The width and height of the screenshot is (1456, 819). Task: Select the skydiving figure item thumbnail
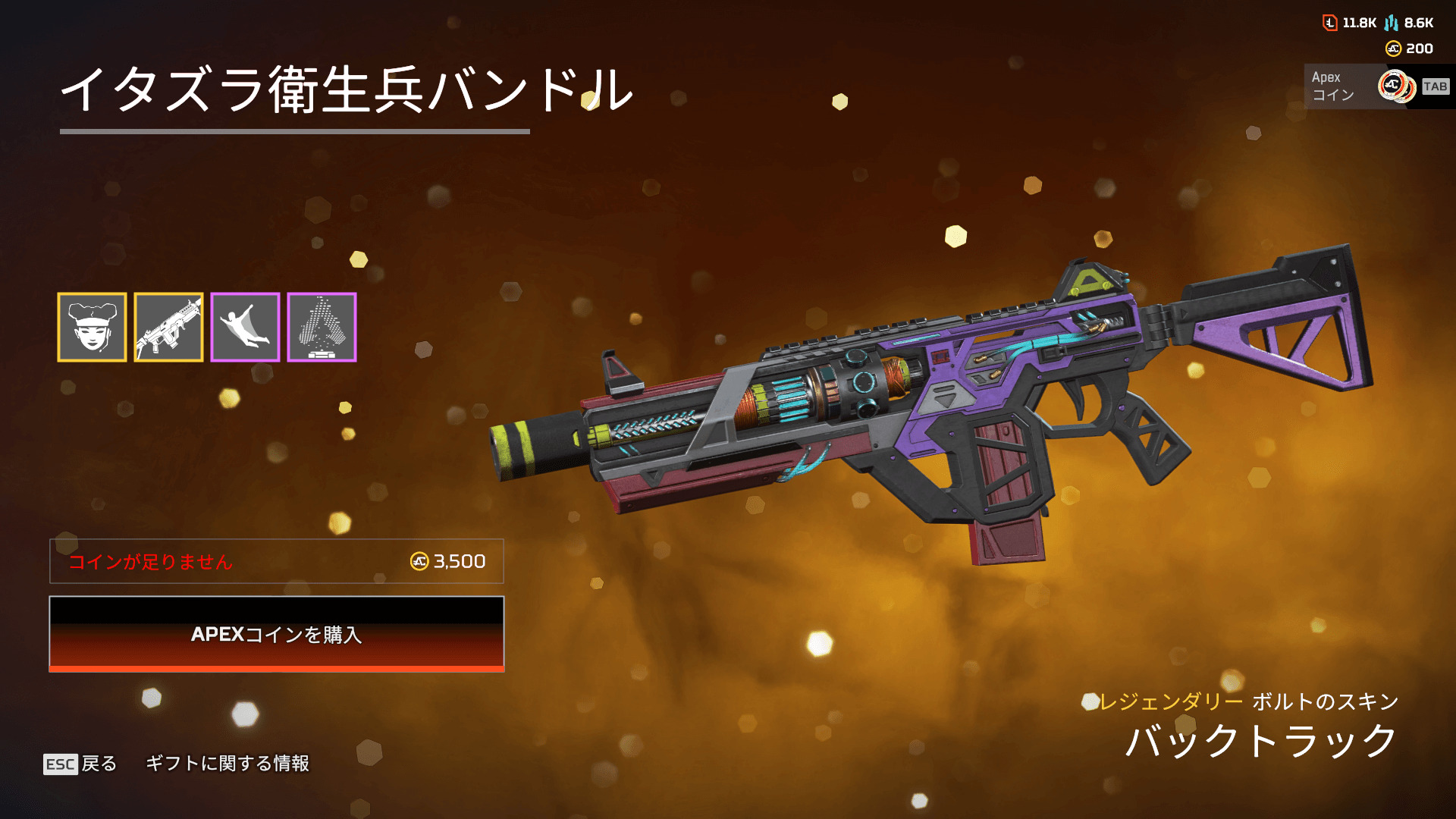click(245, 327)
